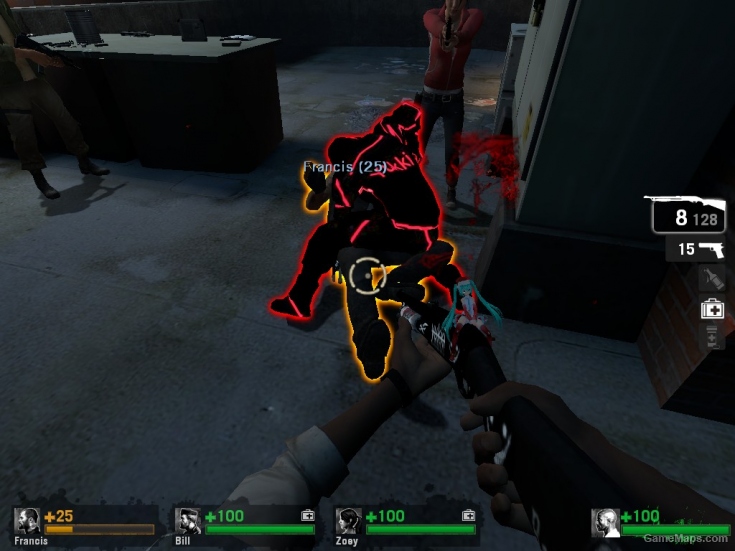Click your own survivor portrait
The width and height of the screenshot is (735, 551).
(x=605, y=522)
